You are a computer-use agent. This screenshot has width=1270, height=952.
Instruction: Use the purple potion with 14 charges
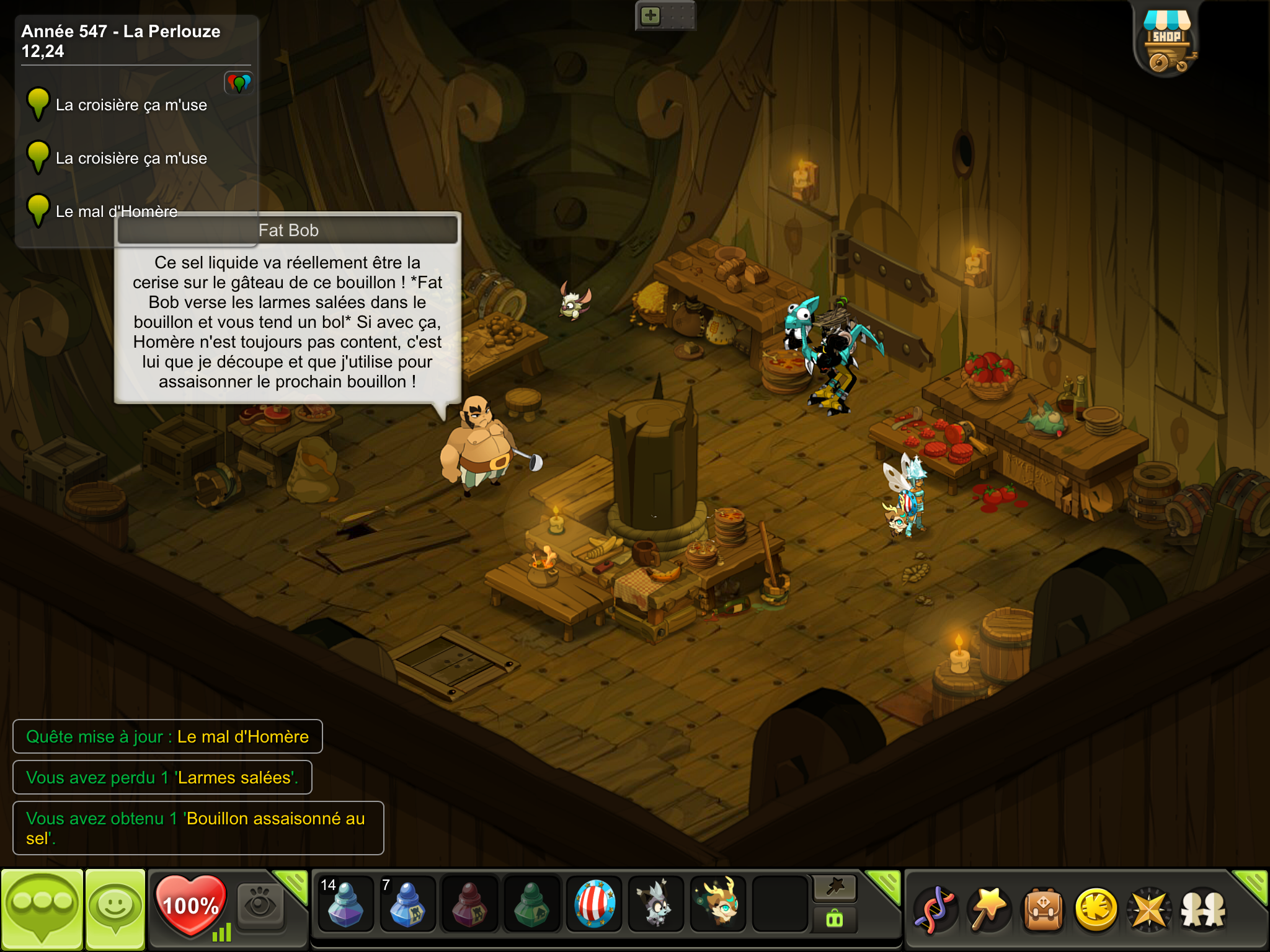click(x=345, y=905)
